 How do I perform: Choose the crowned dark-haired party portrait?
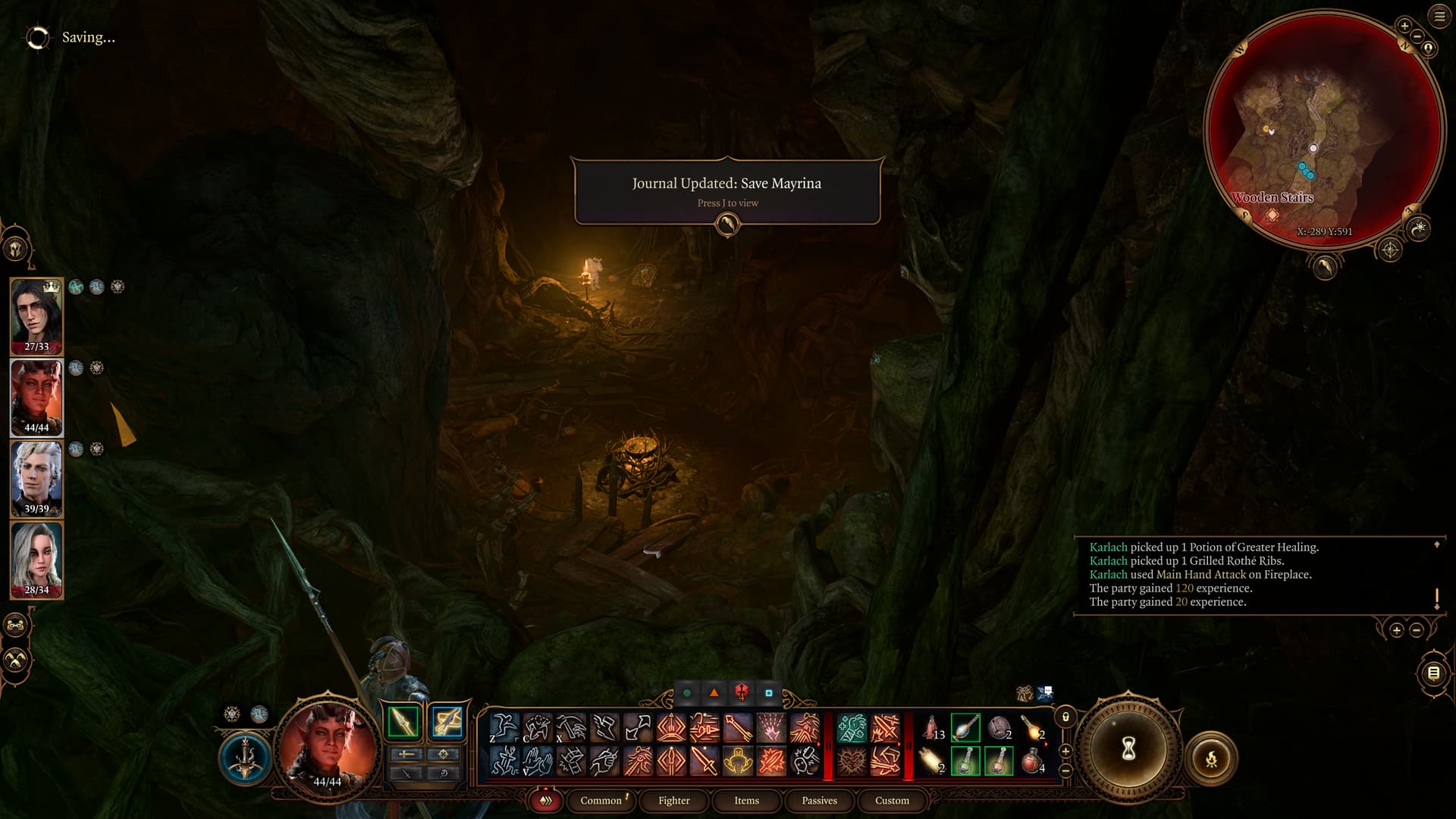point(36,316)
